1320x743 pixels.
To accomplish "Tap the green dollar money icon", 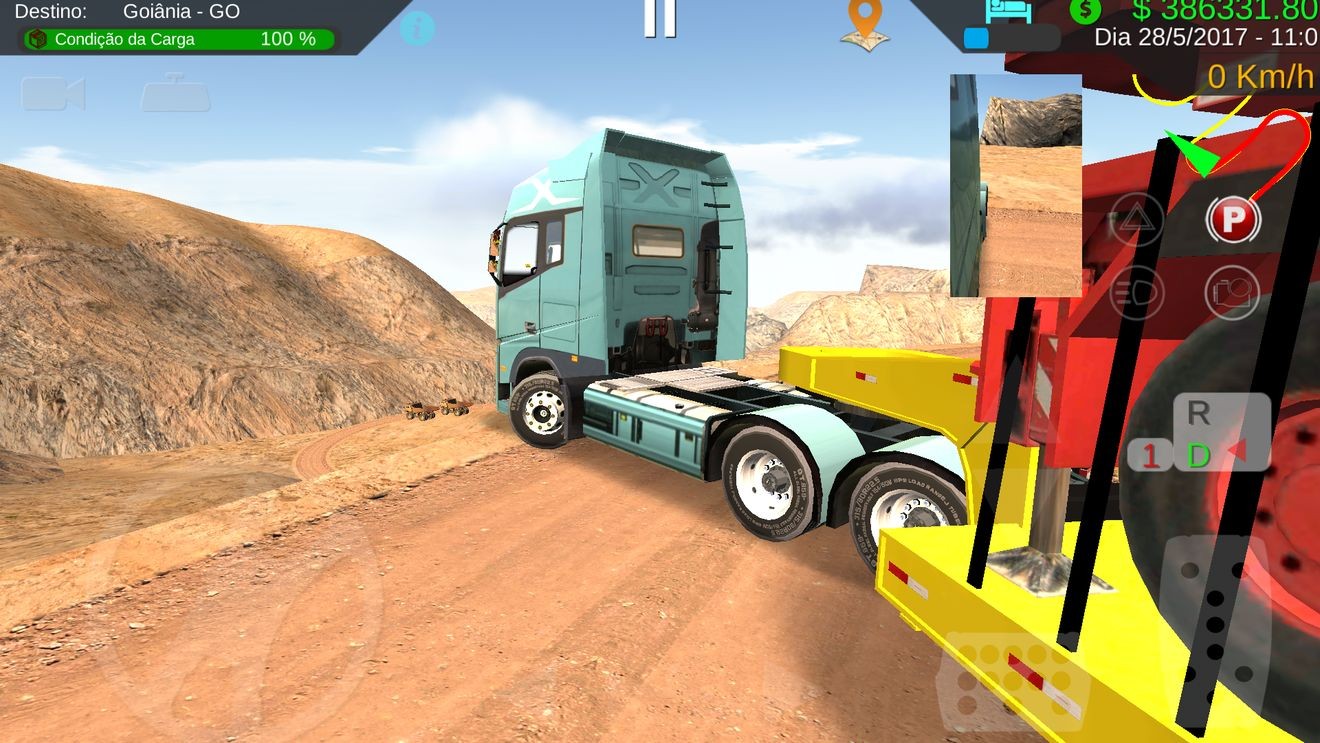I will [x=1085, y=11].
